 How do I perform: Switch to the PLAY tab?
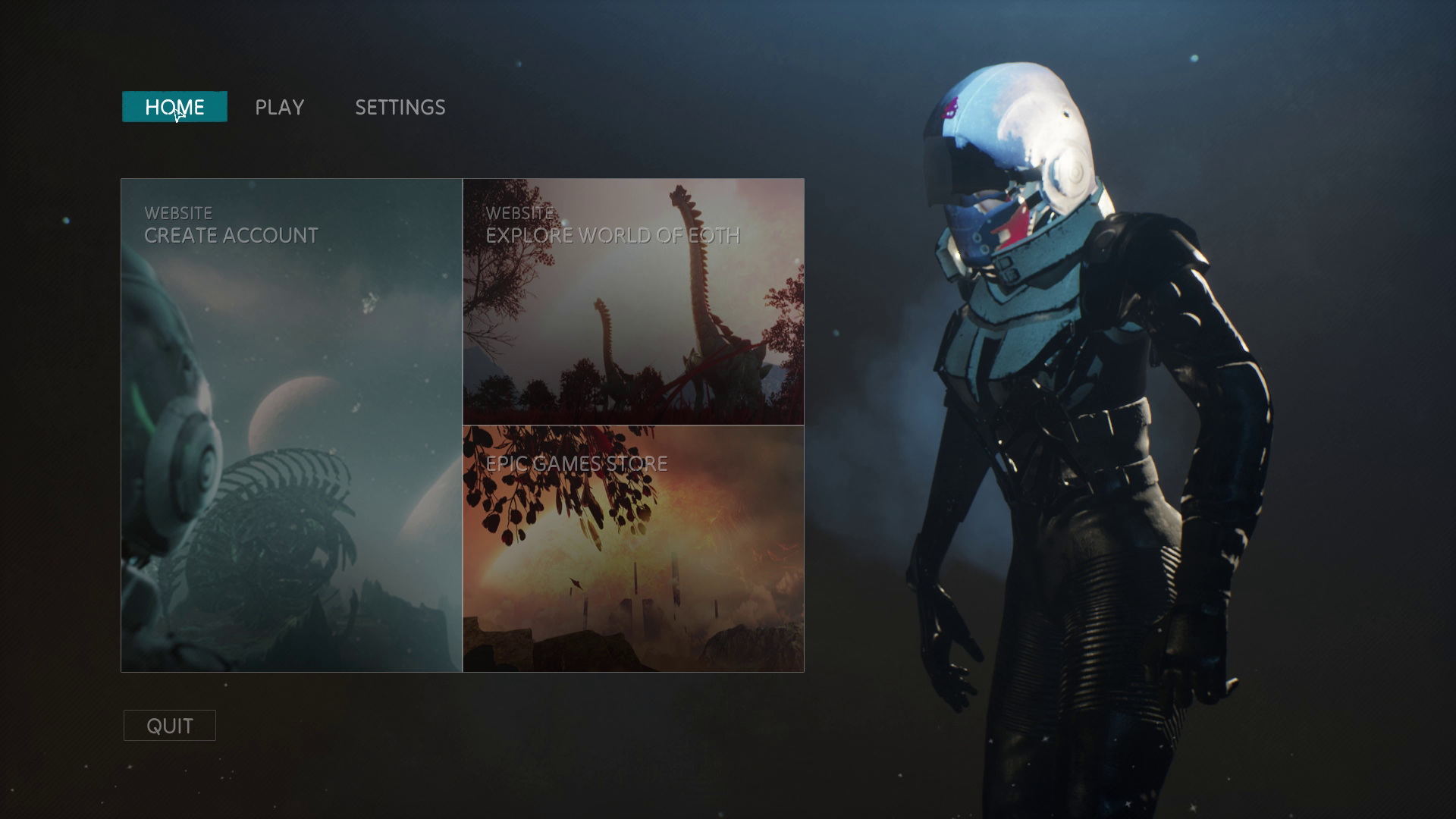279,107
